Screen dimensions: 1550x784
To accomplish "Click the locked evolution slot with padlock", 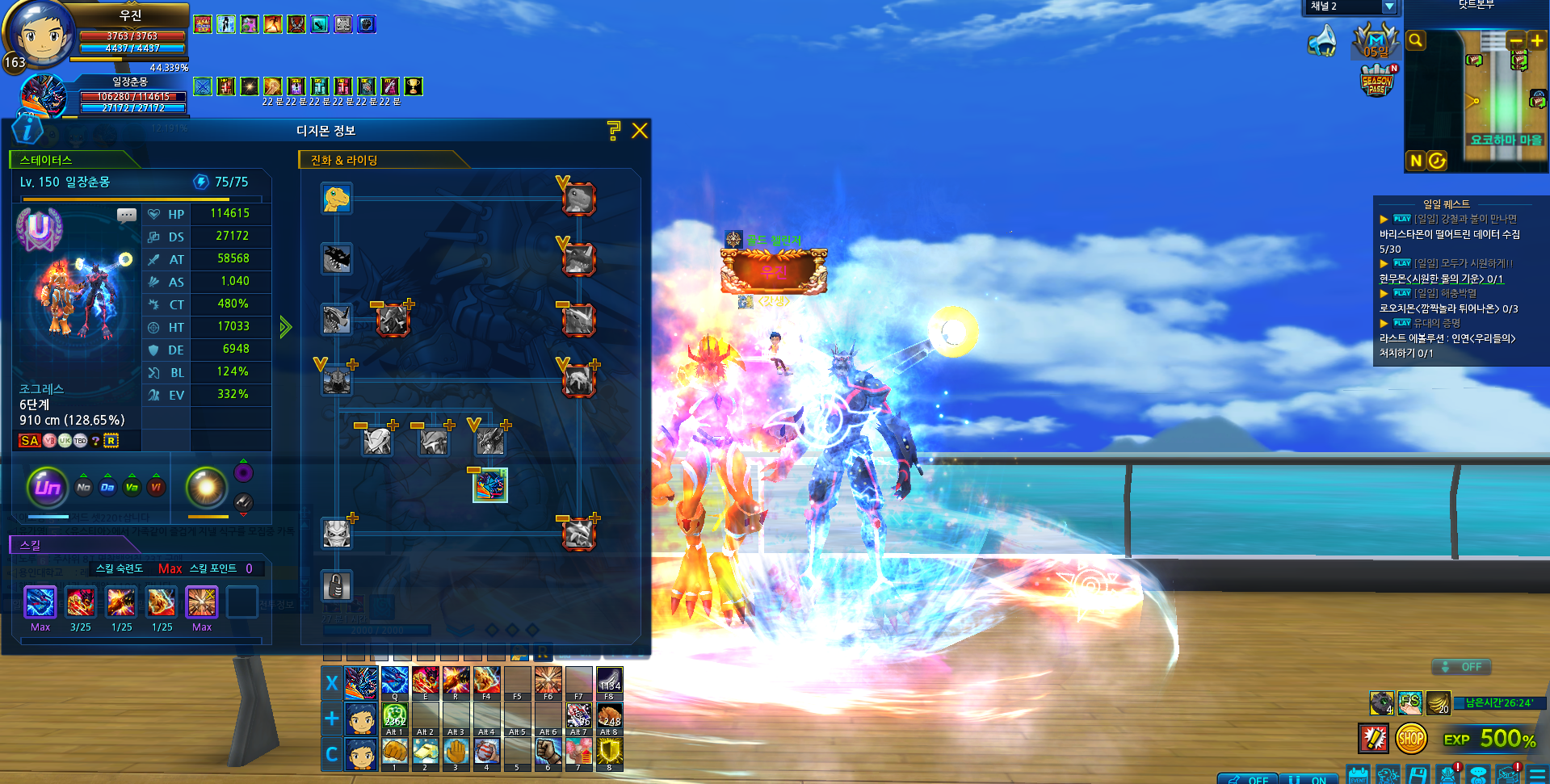I will pos(336,585).
